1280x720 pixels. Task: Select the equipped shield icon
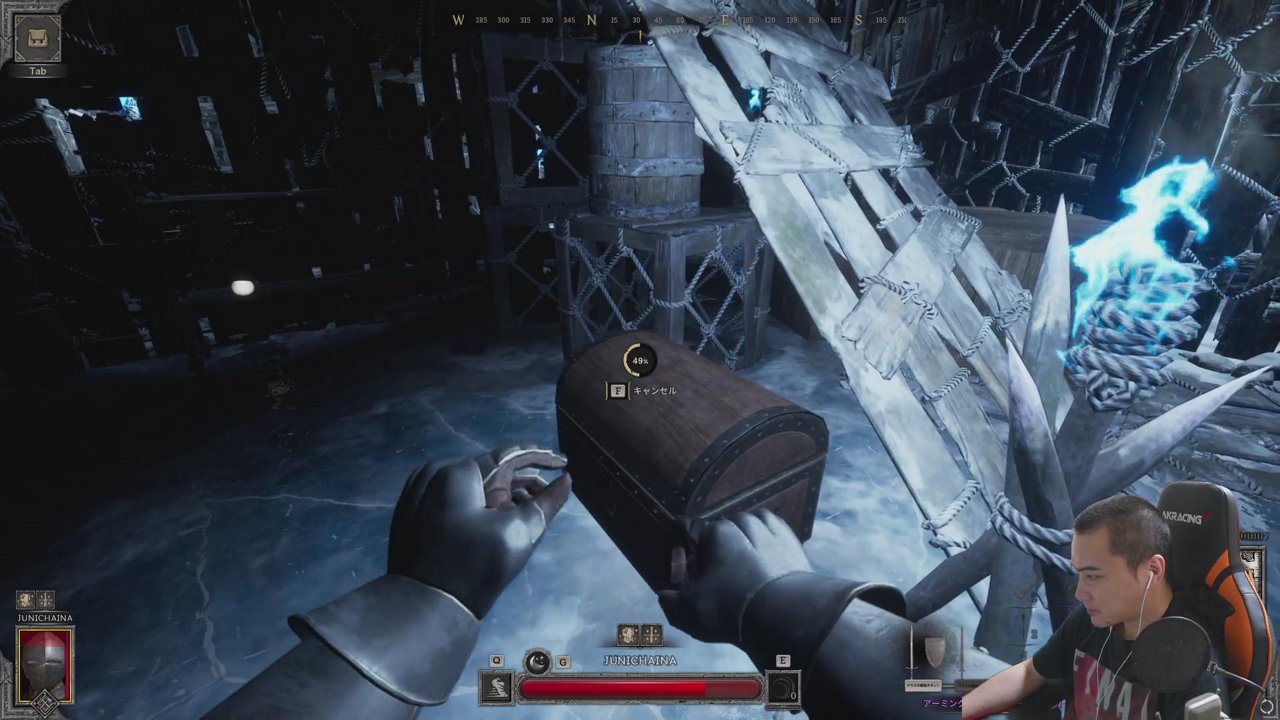pos(934,651)
